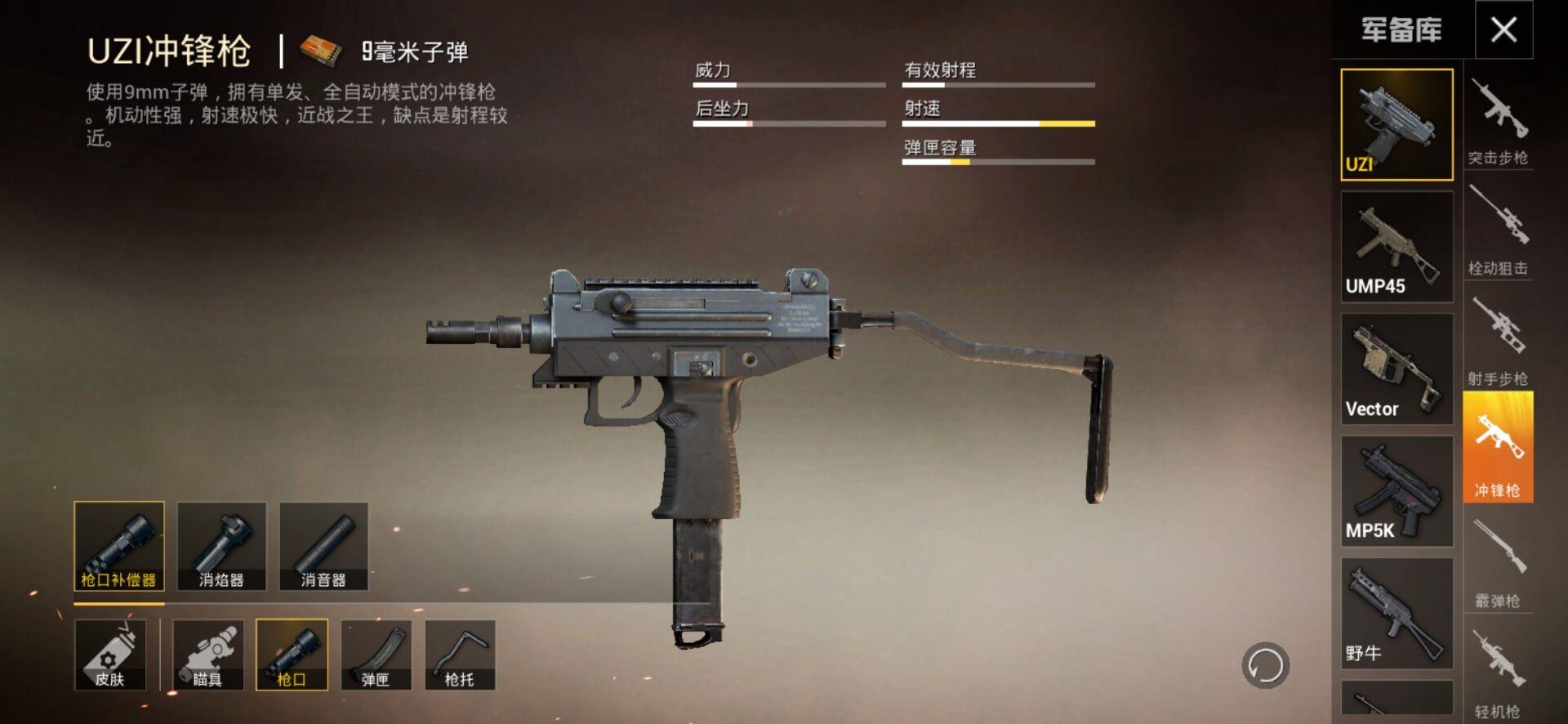Switch to the 霰弹枪 shotgun category
The height and width of the screenshot is (724, 1568).
tap(1498, 564)
